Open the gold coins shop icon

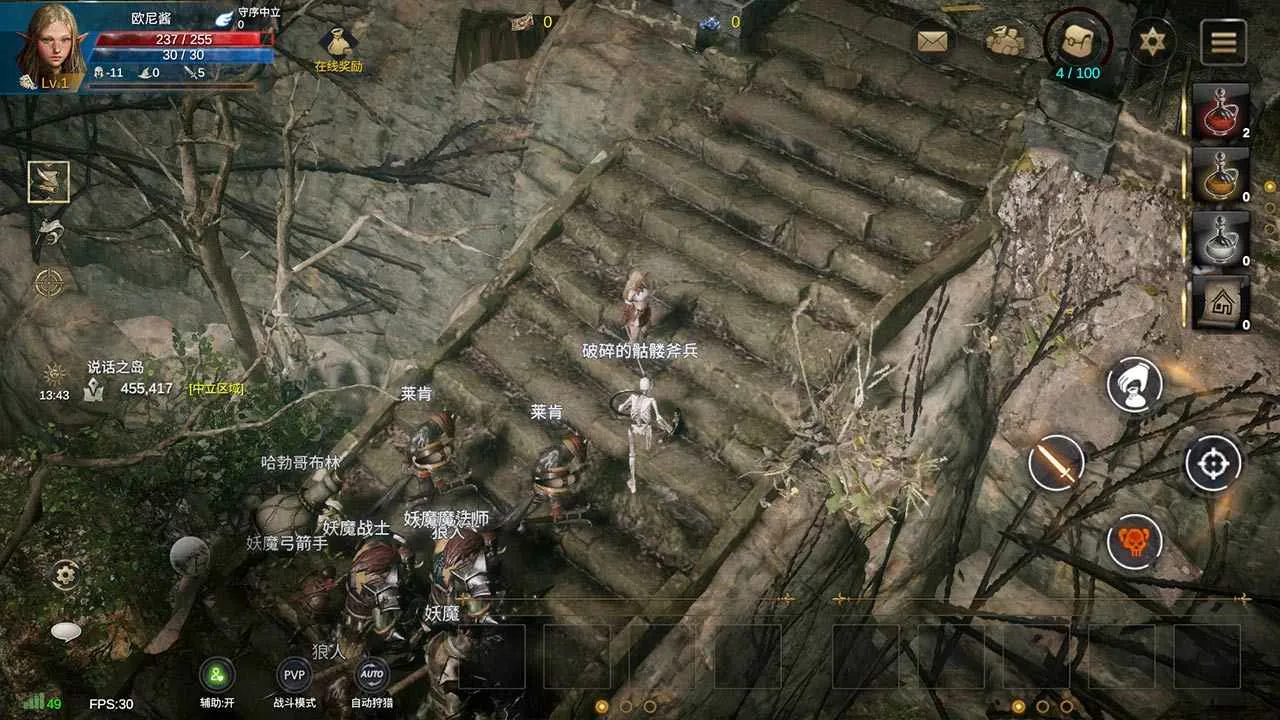pyautogui.click(x=1003, y=41)
